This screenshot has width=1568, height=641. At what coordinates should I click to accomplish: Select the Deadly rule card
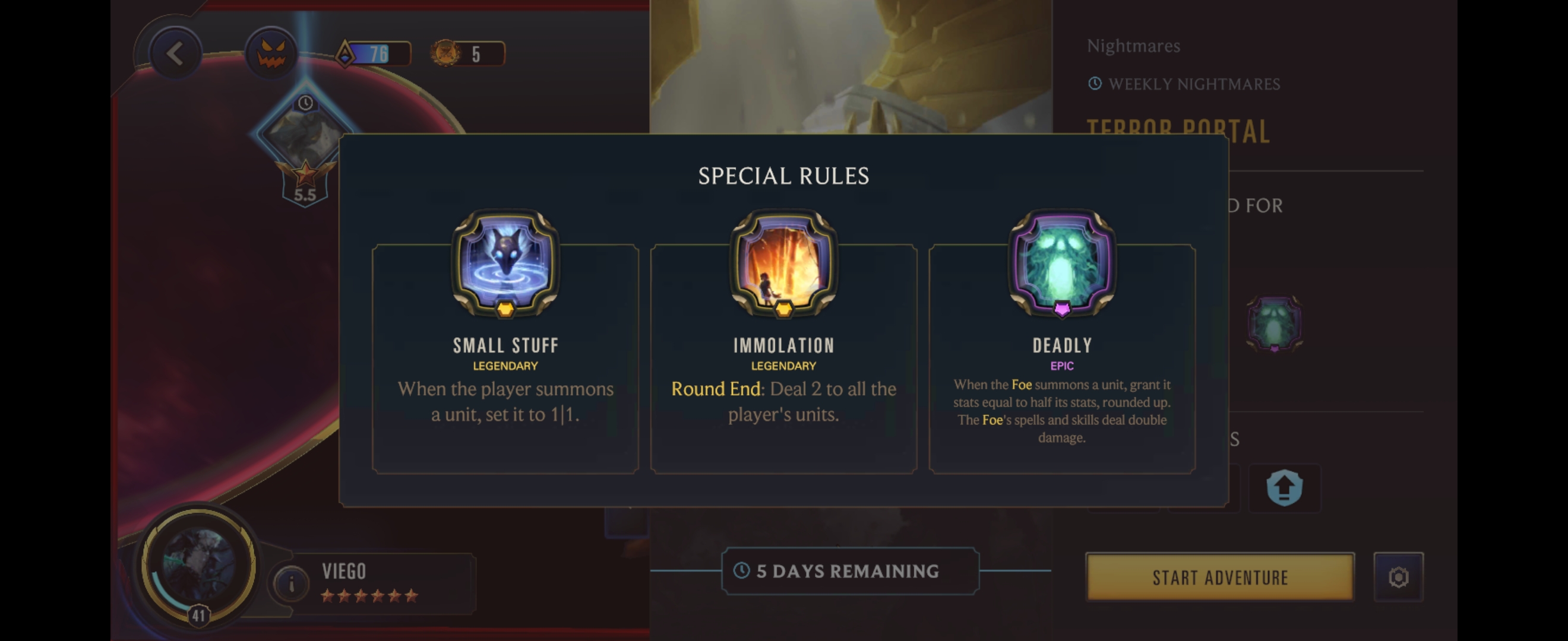click(x=1061, y=359)
